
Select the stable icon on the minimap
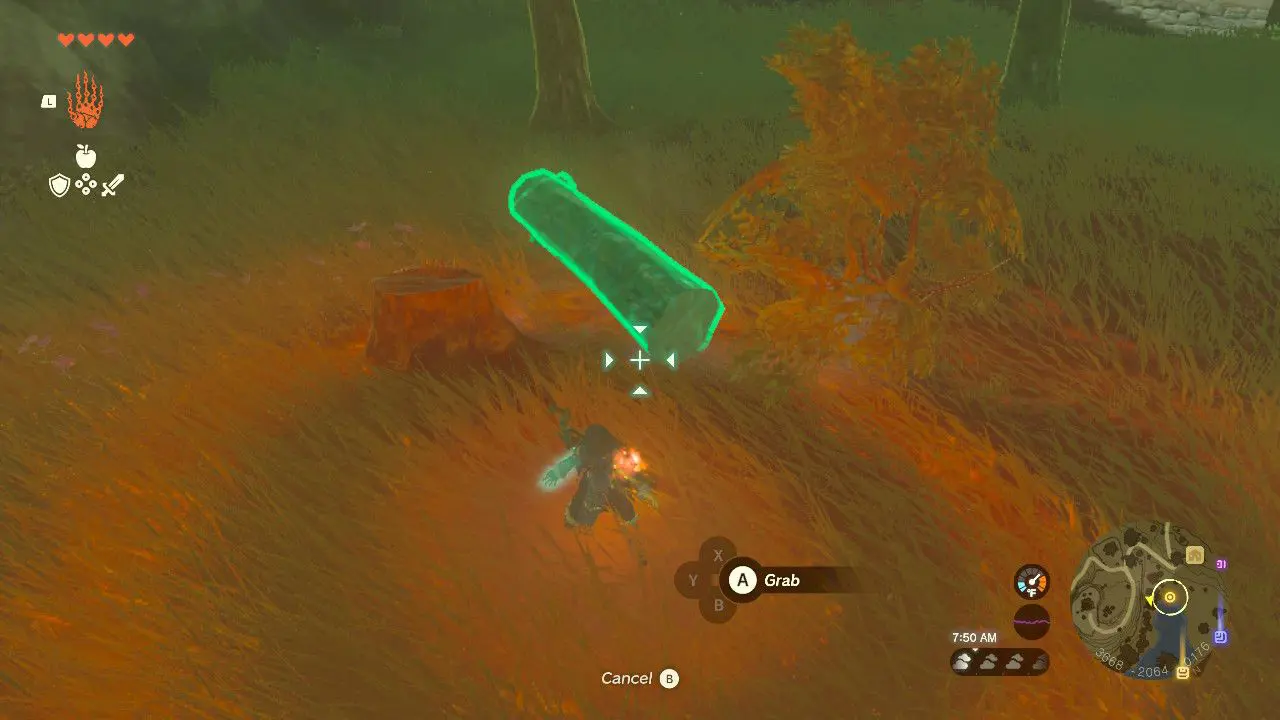[1195, 554]
